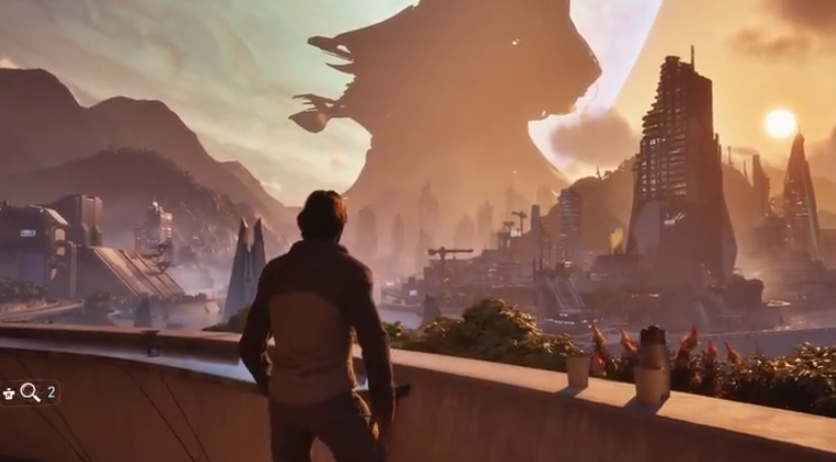Click the magnifying glass scan icon
836x462 pixels.
[x=30, y=392]
